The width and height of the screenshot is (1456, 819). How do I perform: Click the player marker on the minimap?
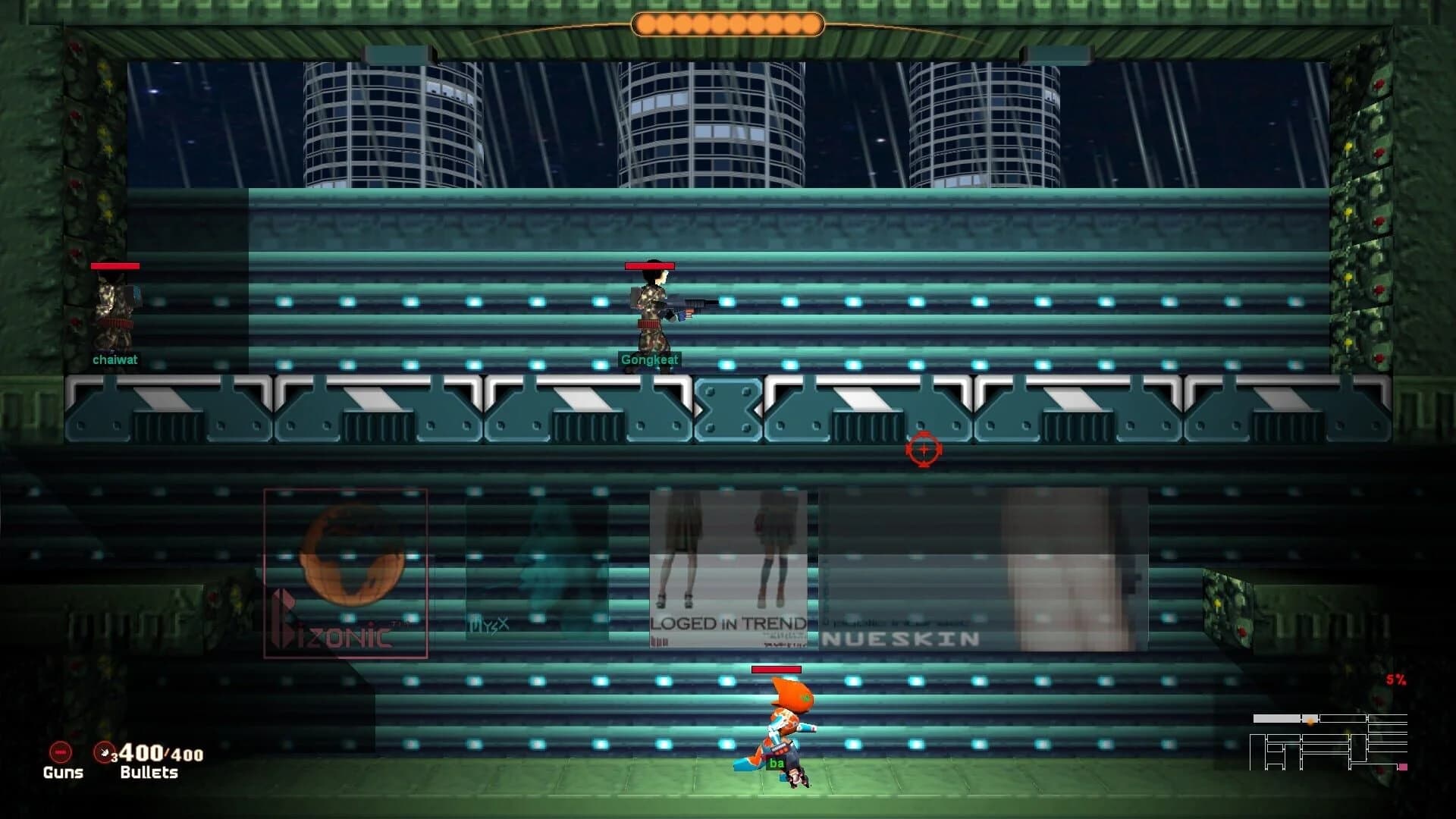pyautogui.click(x=1310, y=720)
